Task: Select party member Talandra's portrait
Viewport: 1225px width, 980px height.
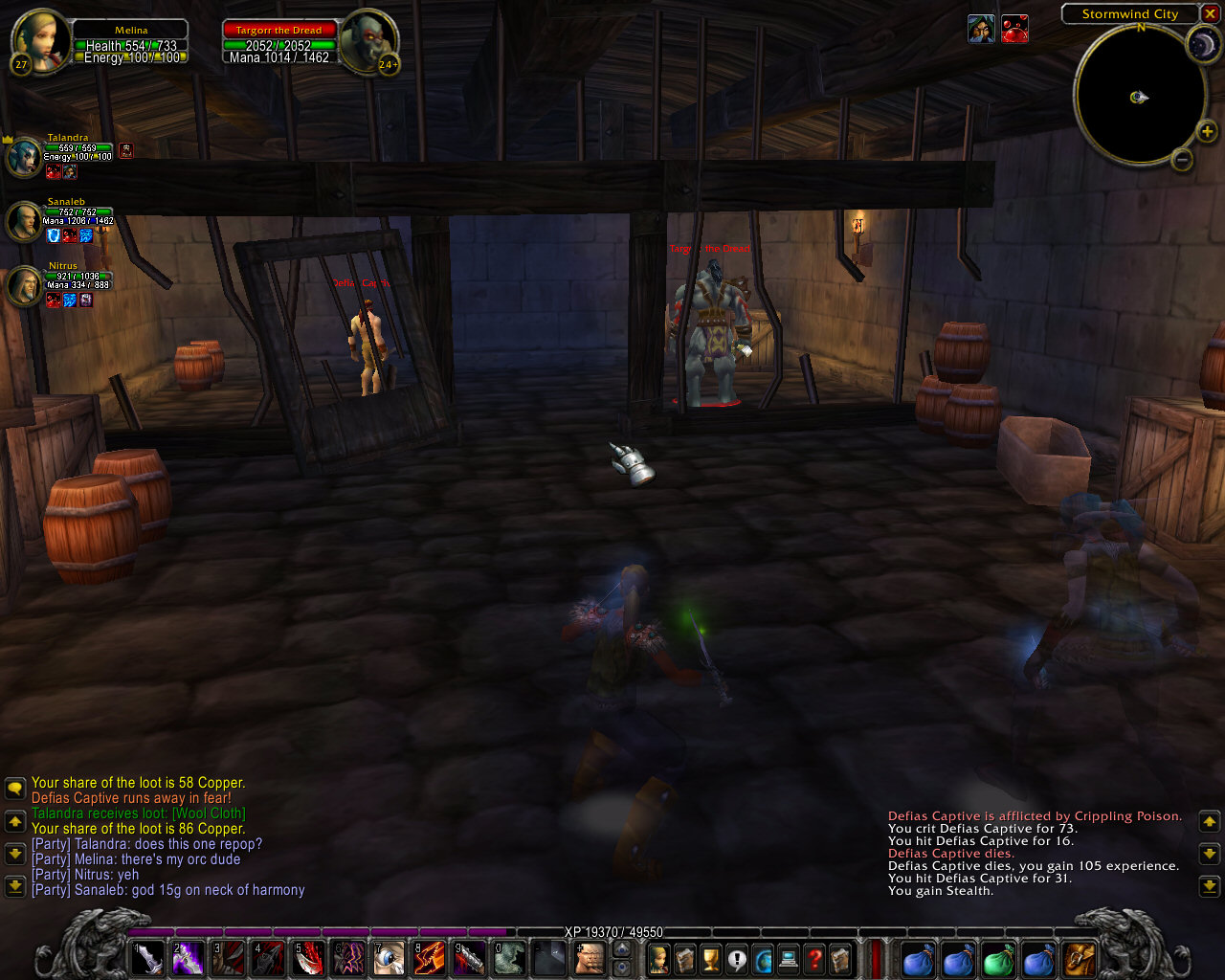Action: click(24, 157)
